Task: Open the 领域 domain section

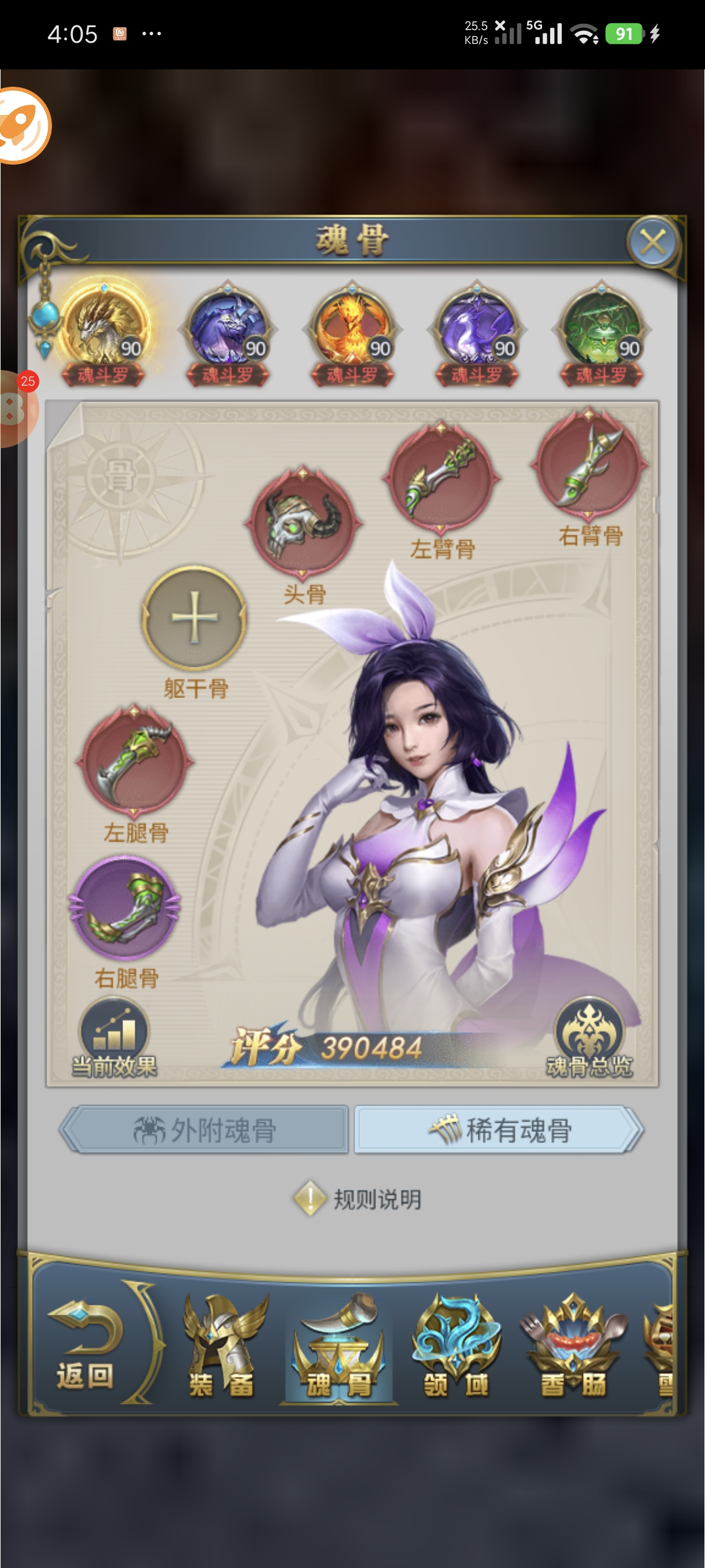Action: click(456, 1347)
